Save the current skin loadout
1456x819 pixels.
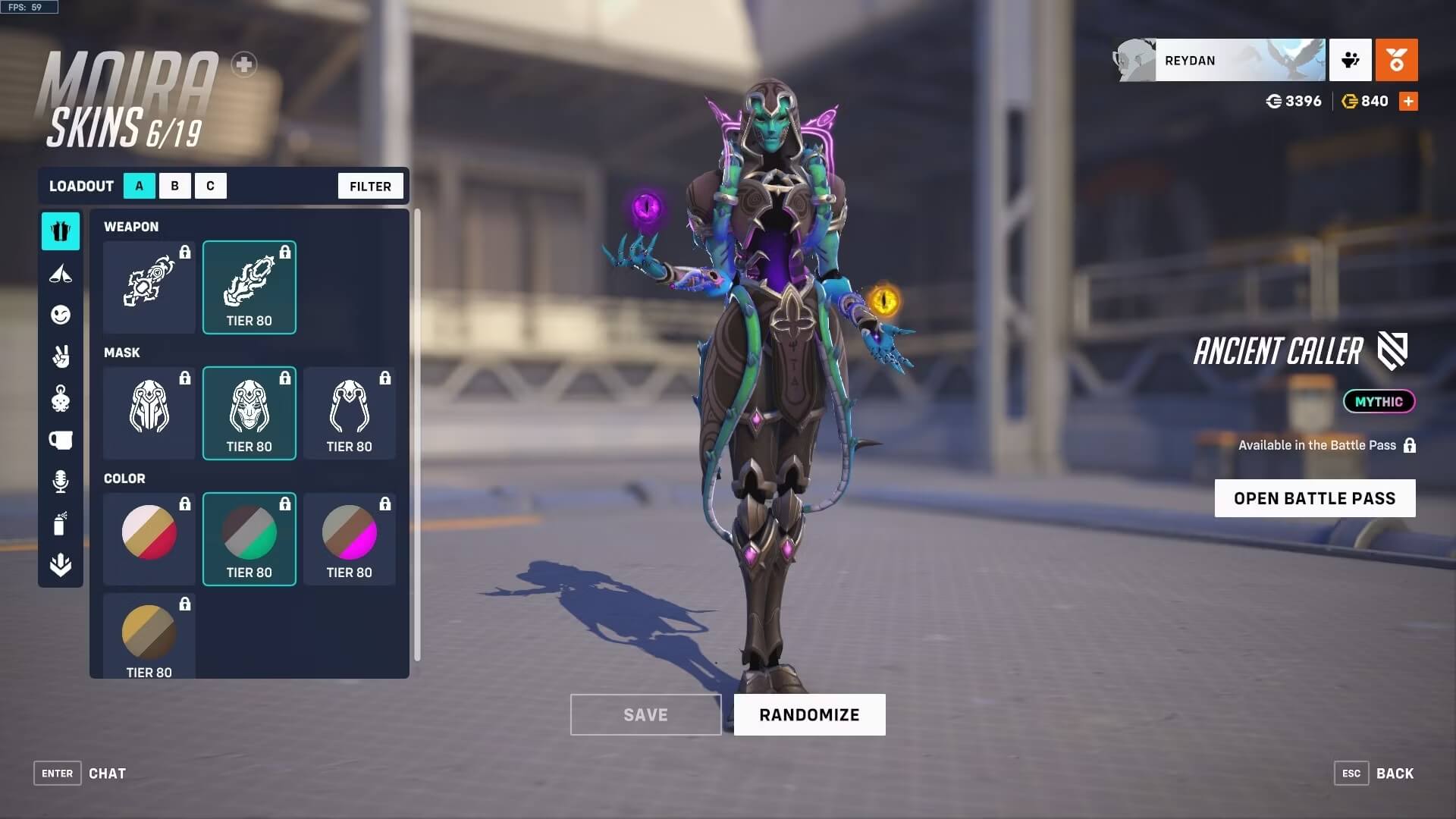[645, 714]
